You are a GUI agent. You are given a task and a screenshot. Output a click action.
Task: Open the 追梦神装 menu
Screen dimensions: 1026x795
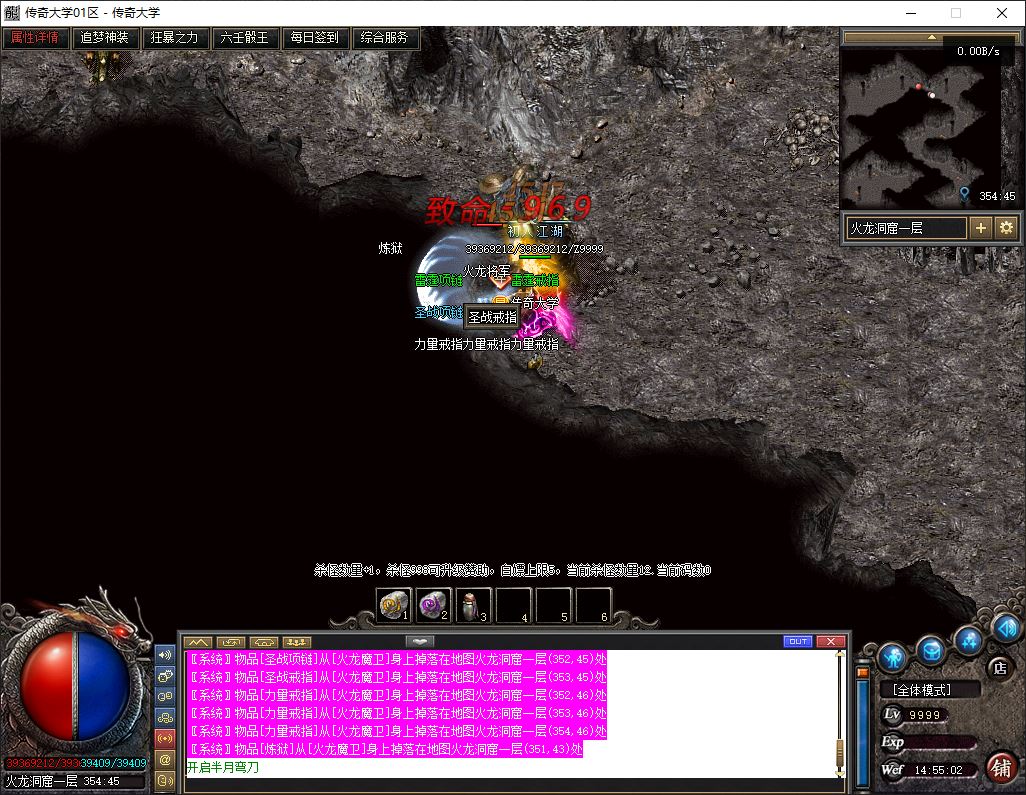tap(105, 38)
